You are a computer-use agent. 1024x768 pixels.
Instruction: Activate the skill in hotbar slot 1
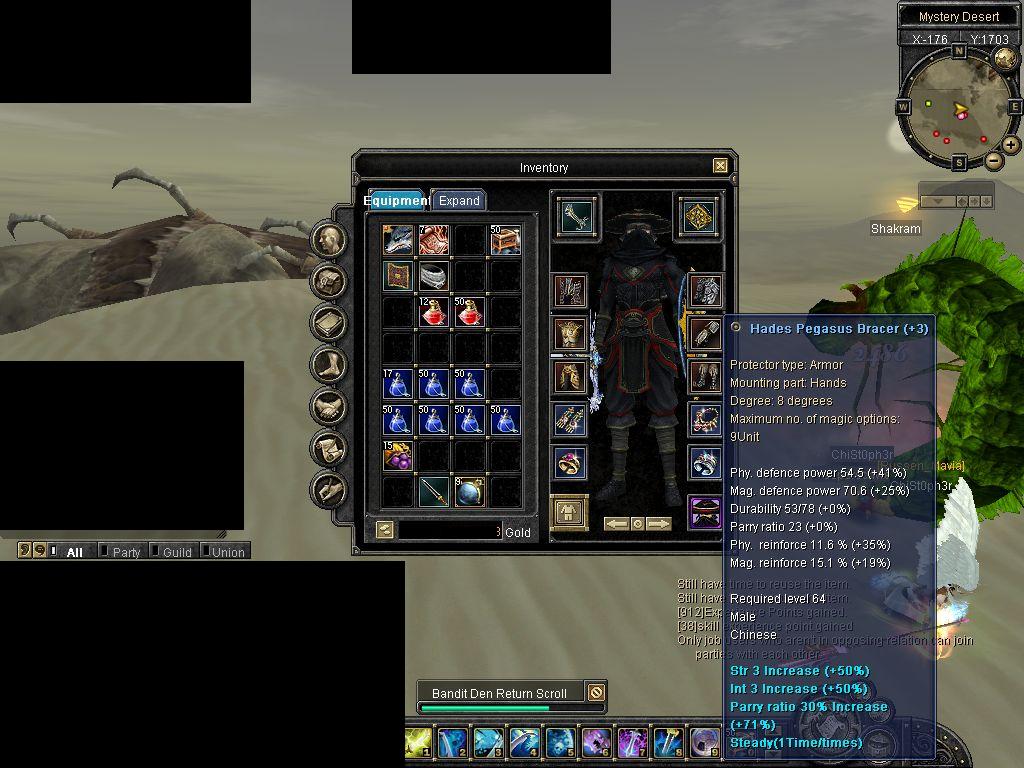[x=418, y=741]
